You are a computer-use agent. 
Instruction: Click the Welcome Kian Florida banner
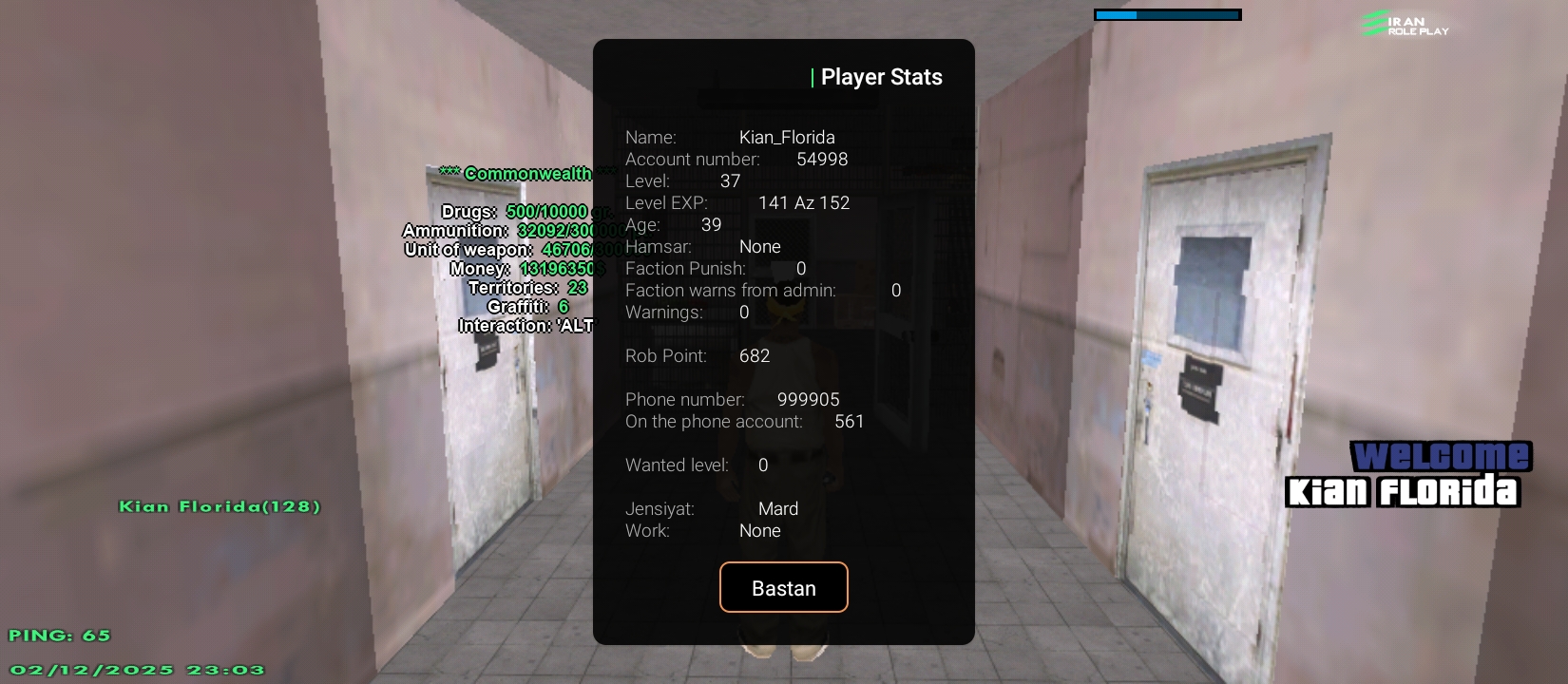pos(1404,473)
